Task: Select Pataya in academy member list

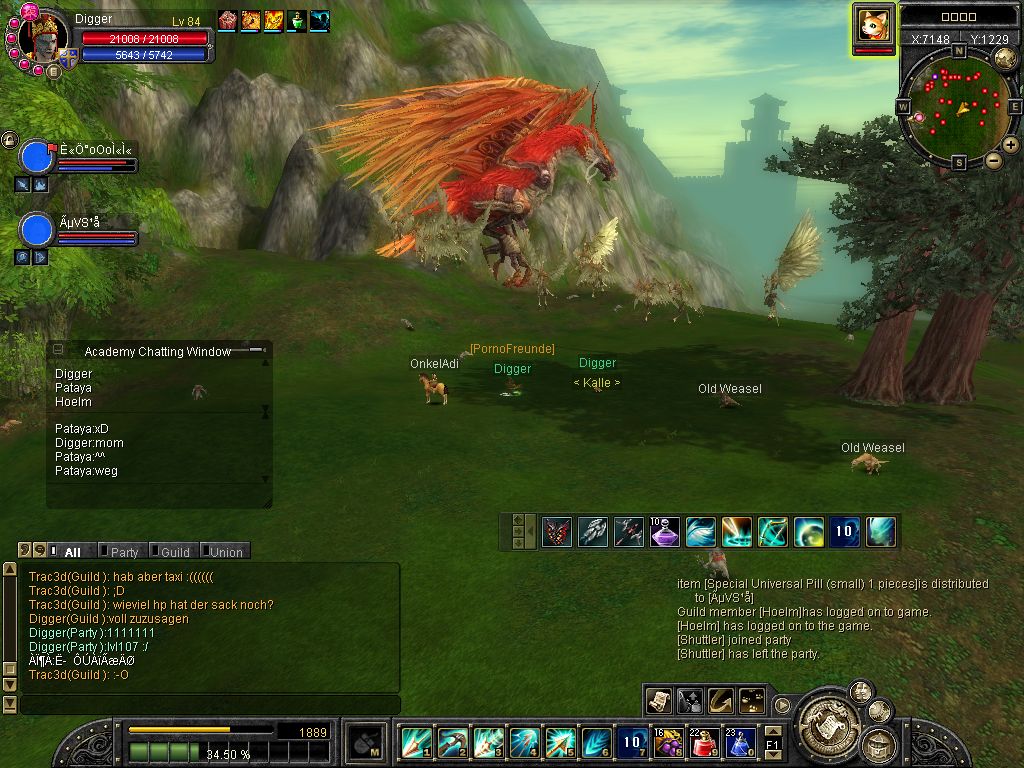Action: click(x=73, y=388)
